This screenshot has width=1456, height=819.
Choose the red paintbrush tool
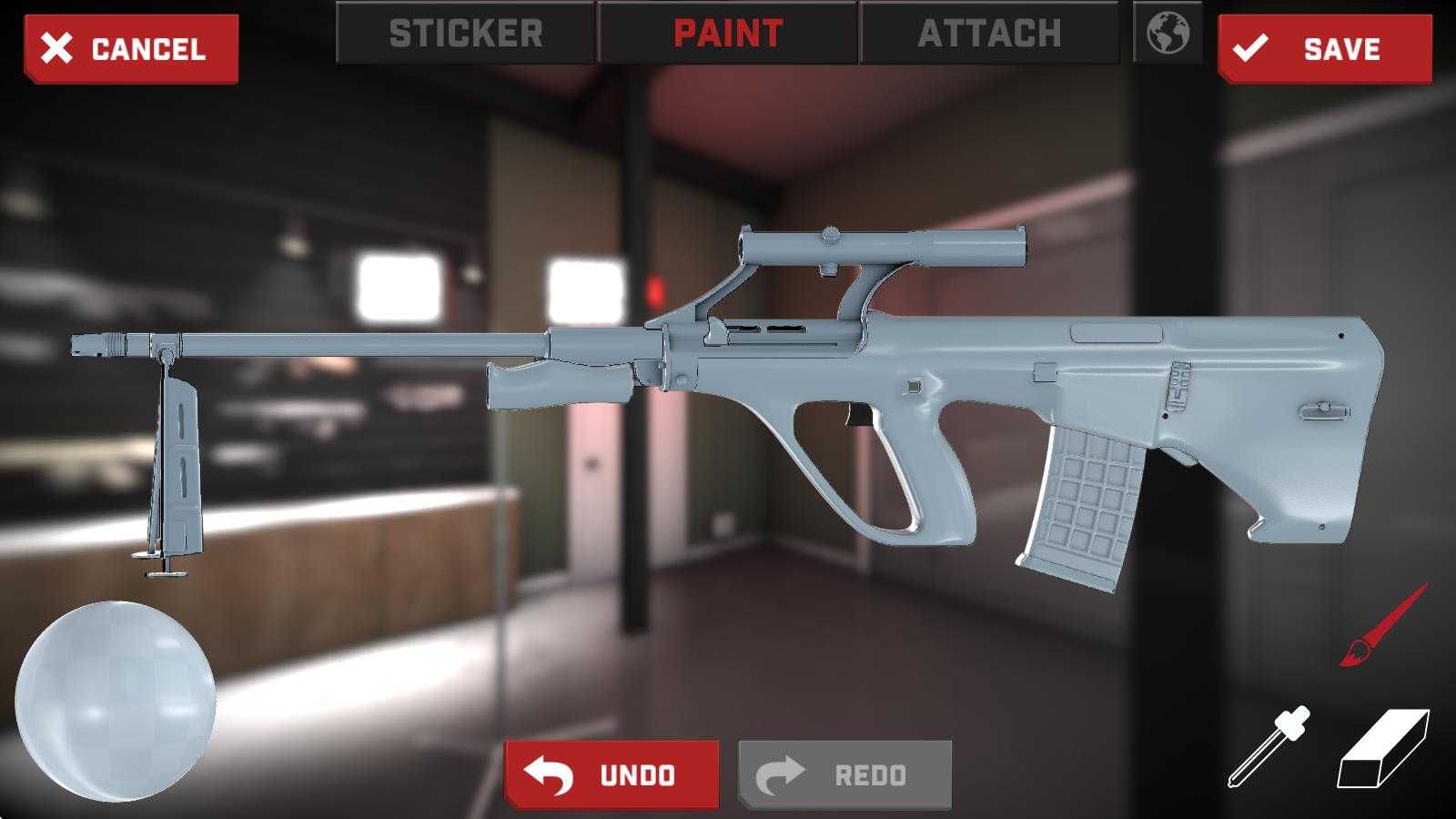[1382, 626]
